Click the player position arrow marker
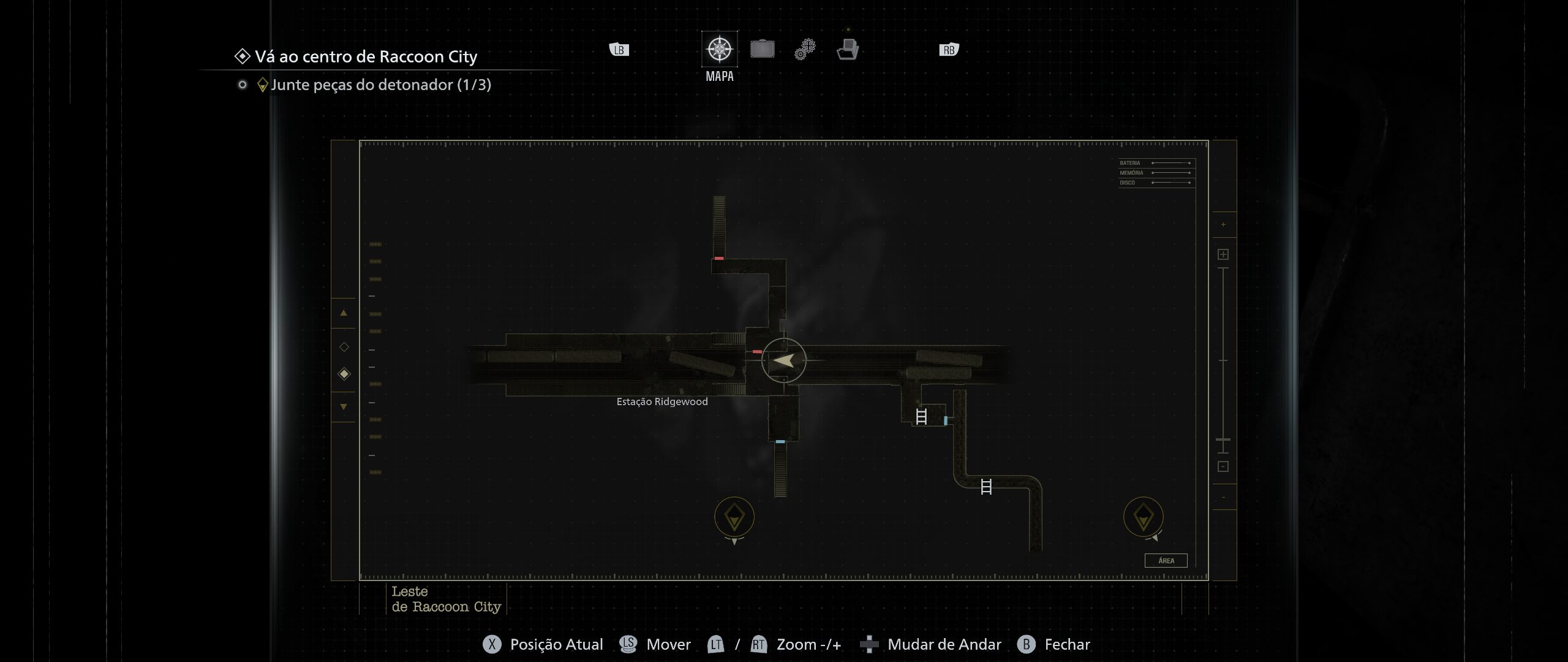 784,360
